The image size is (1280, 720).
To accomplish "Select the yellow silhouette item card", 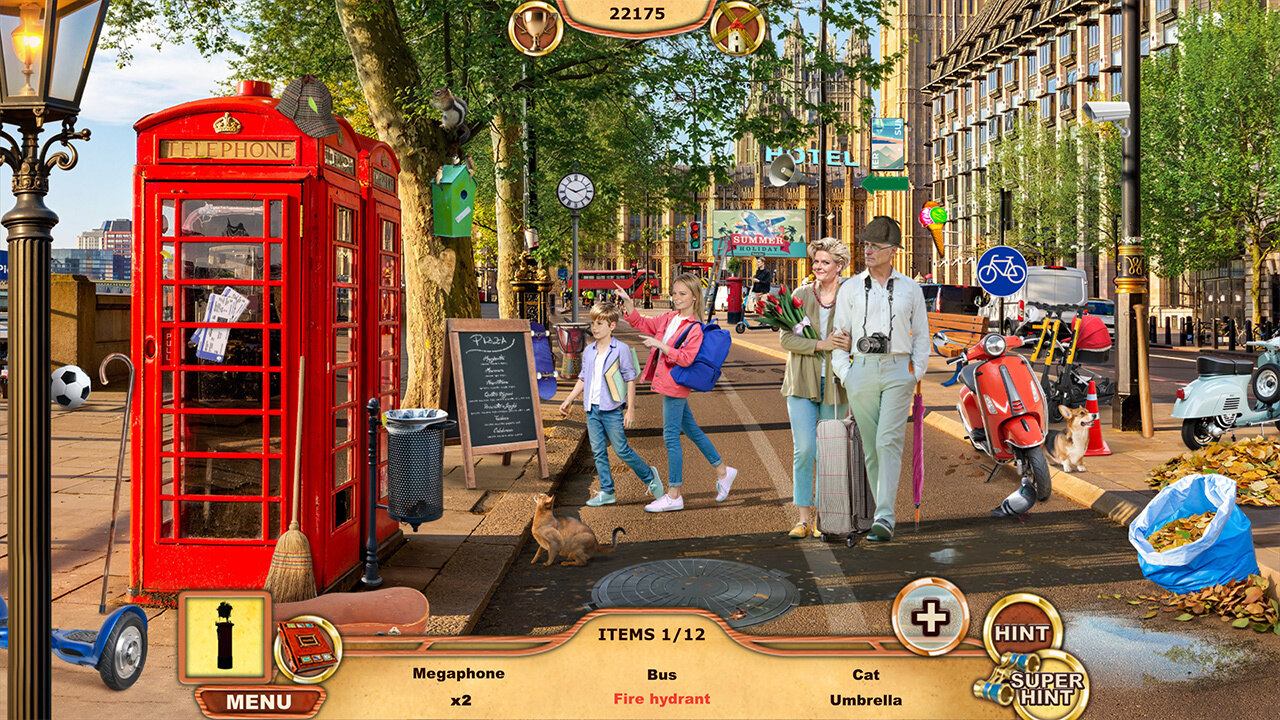I will click(225, 637).
